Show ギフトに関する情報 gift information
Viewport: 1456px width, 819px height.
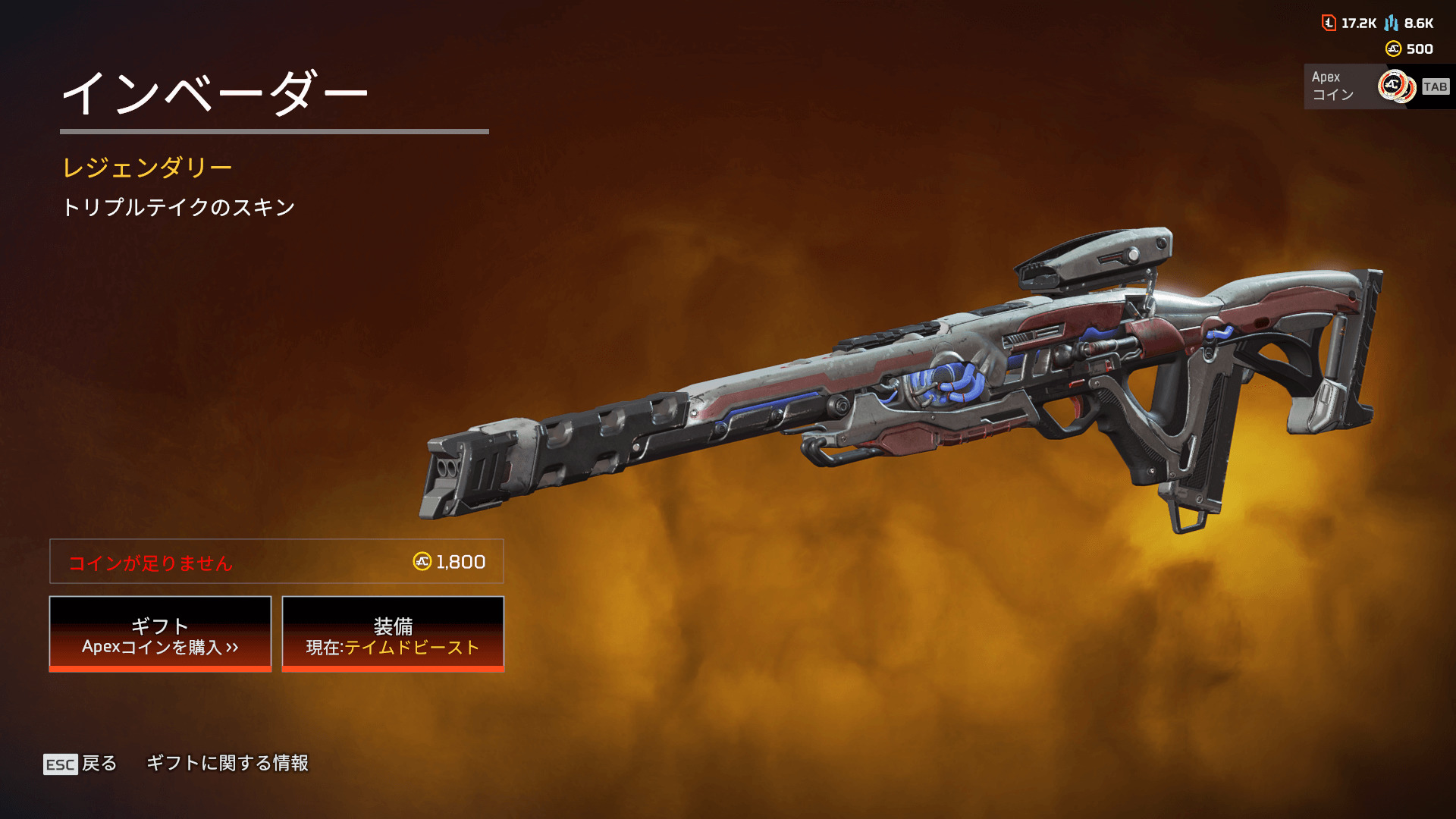227,763
